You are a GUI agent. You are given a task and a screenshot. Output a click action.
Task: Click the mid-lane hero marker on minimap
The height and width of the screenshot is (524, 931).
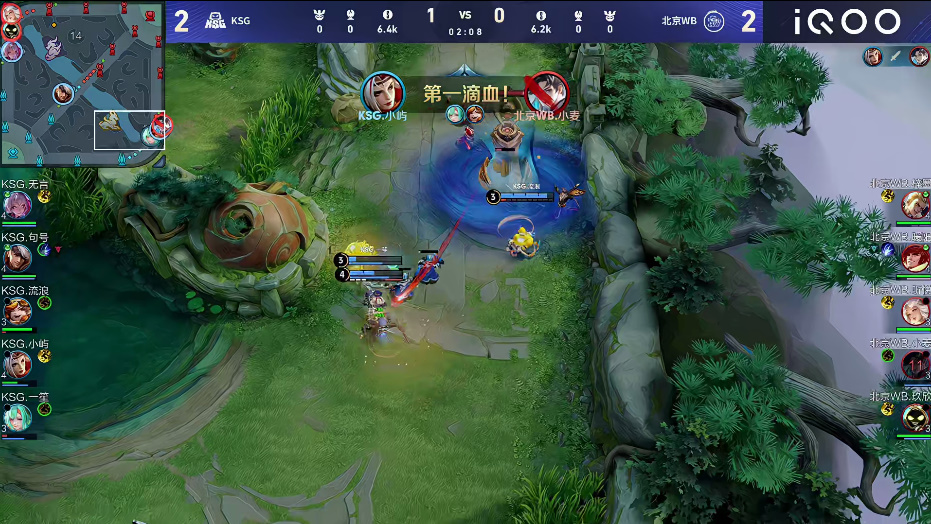click(x=63, y=93)
